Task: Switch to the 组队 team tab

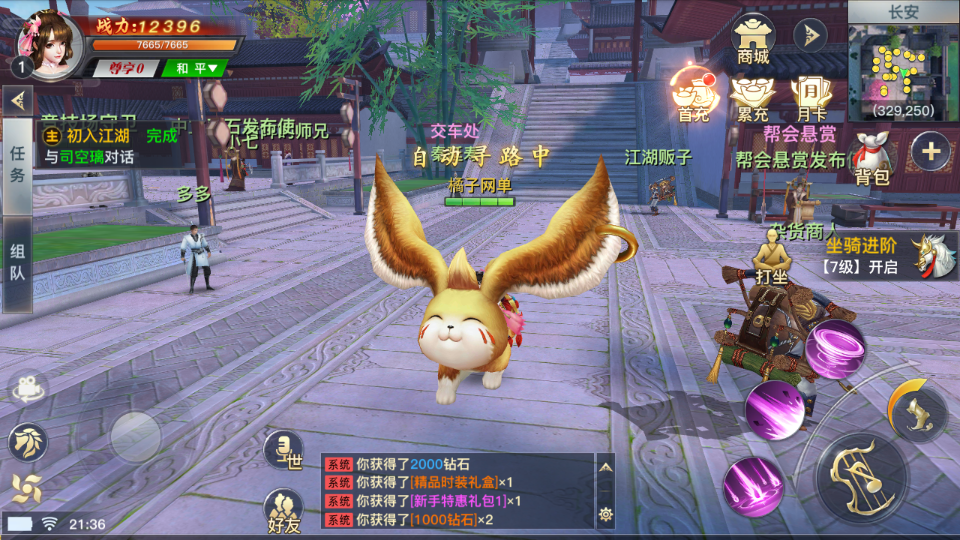Action: [x=17, y=263]
